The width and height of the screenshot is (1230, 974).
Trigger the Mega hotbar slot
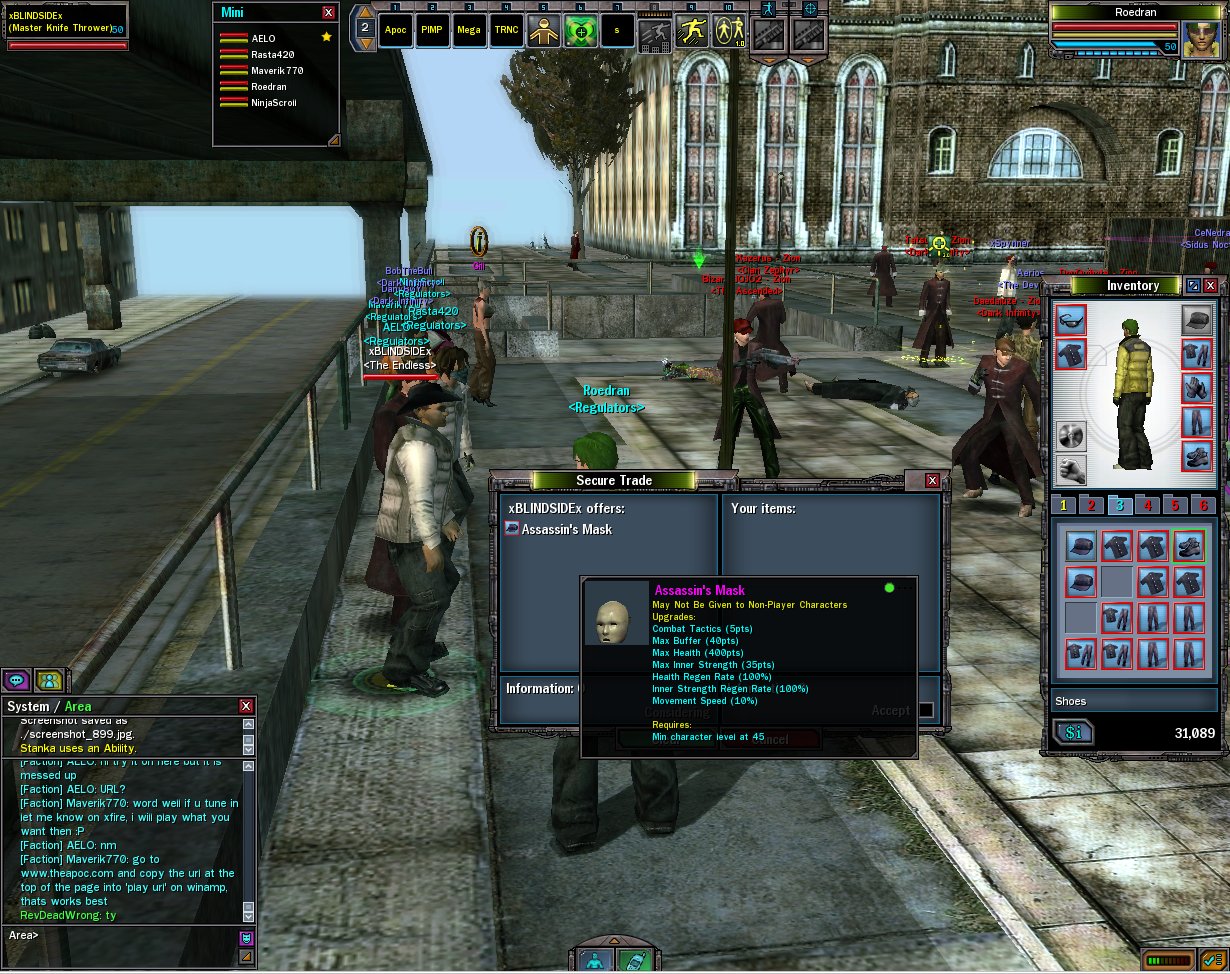tap(469, 30)
